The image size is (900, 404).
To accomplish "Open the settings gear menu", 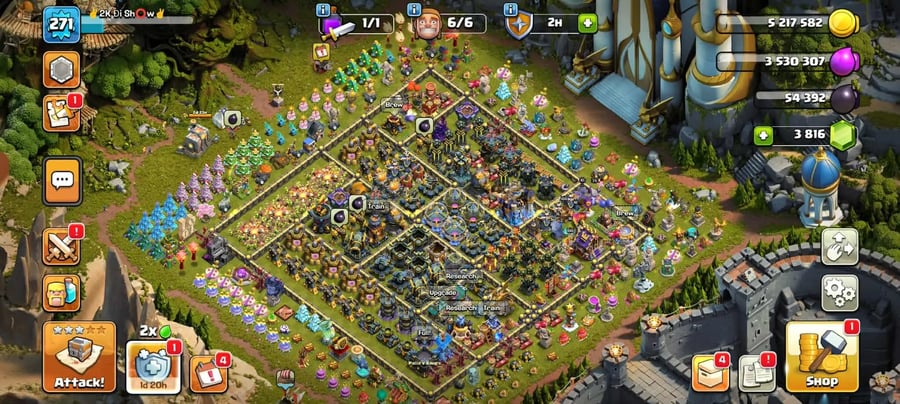I will 838,292.
